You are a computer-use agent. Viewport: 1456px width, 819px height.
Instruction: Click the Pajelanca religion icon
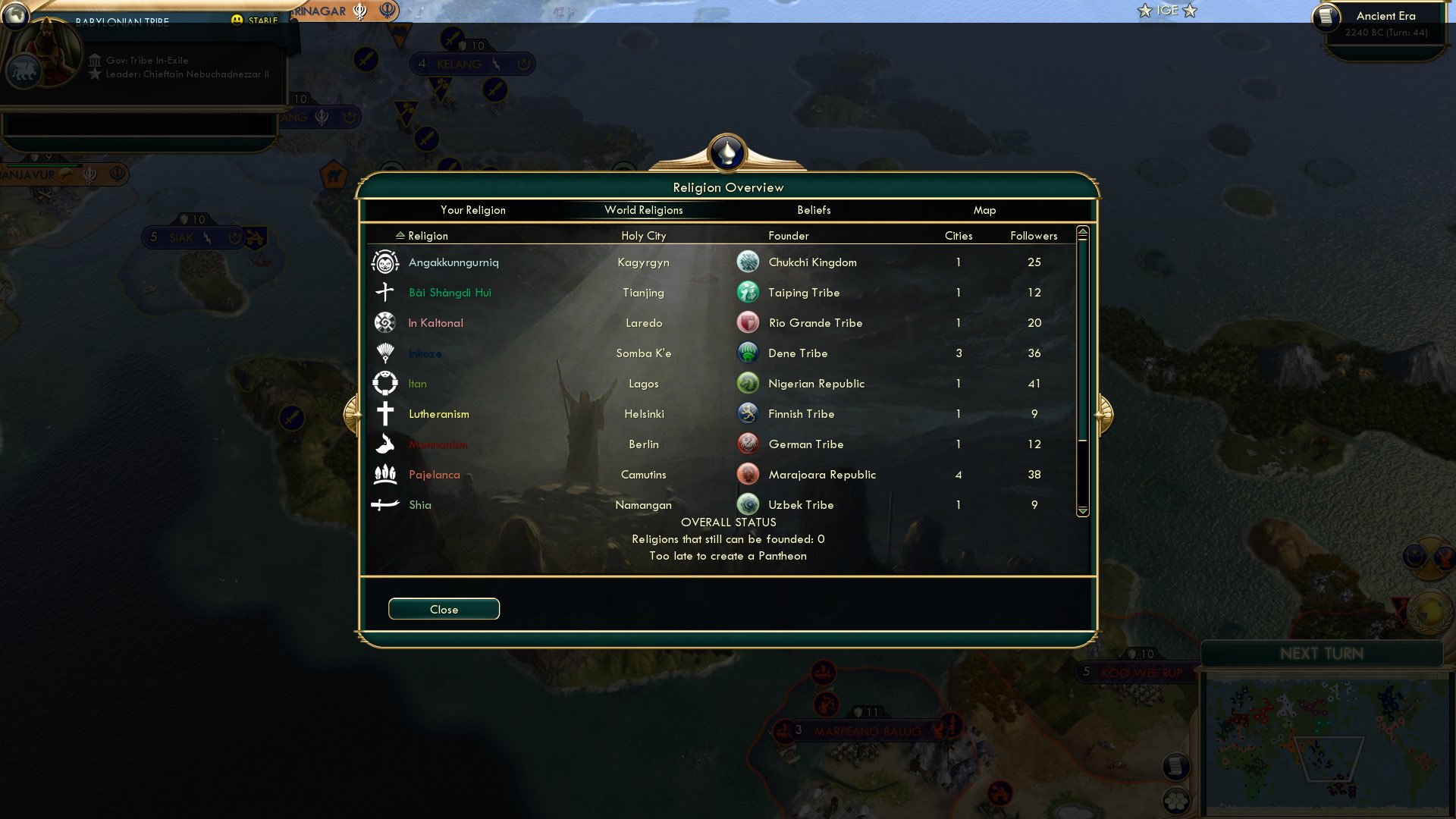(x=386, y=474)
